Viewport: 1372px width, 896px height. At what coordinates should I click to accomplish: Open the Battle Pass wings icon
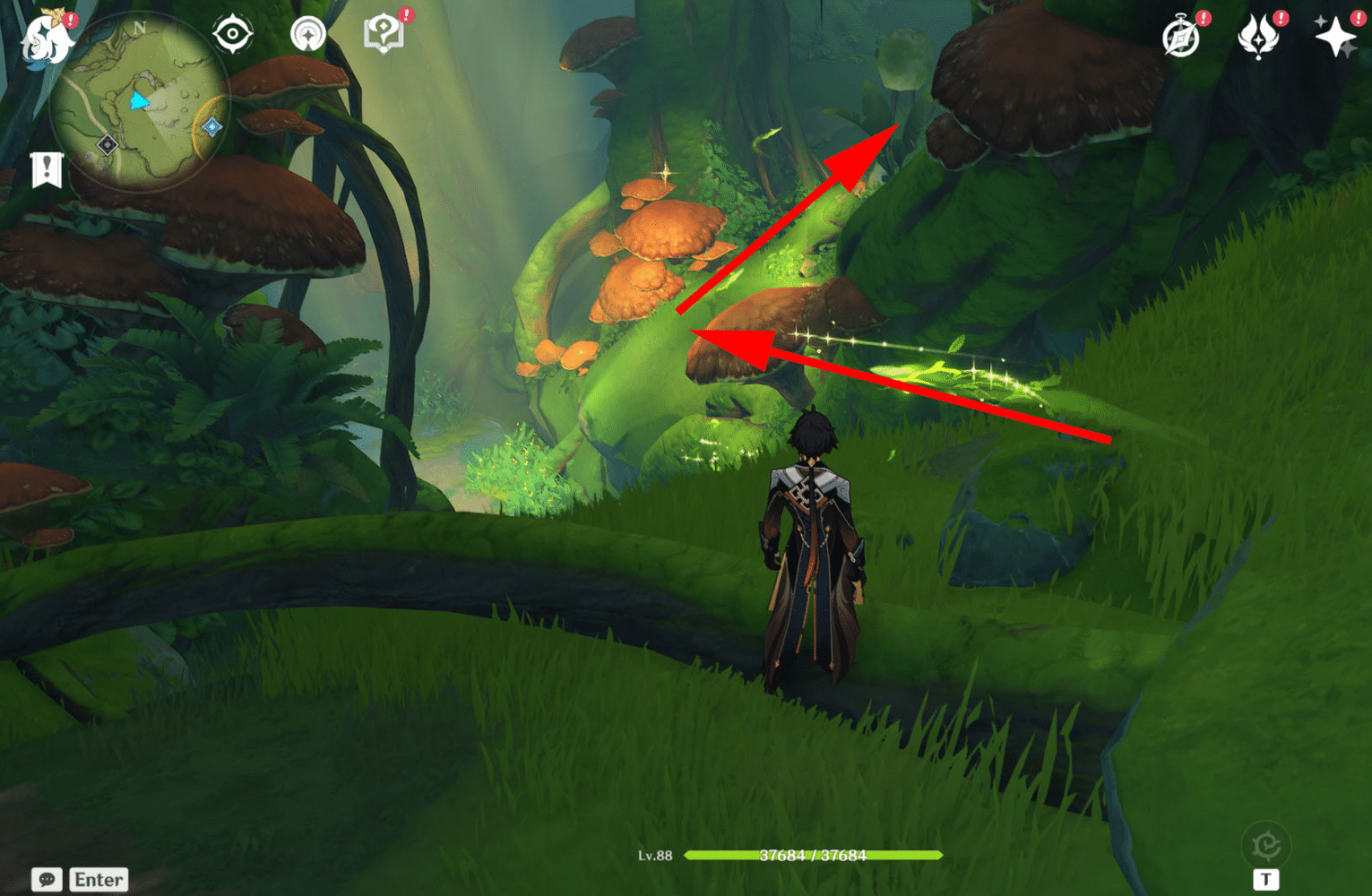(1259, 37)
